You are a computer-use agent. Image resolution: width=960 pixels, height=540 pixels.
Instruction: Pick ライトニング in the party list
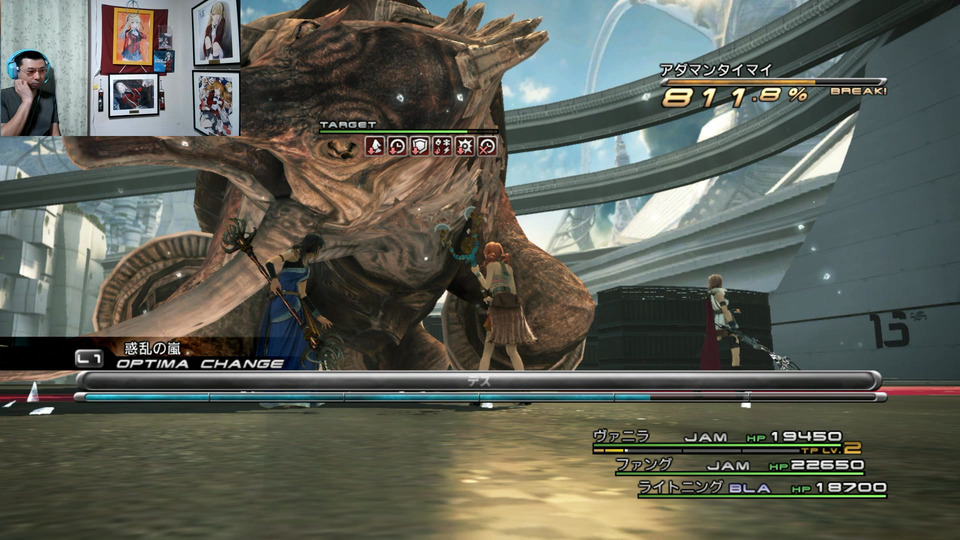tap(762, 488)
